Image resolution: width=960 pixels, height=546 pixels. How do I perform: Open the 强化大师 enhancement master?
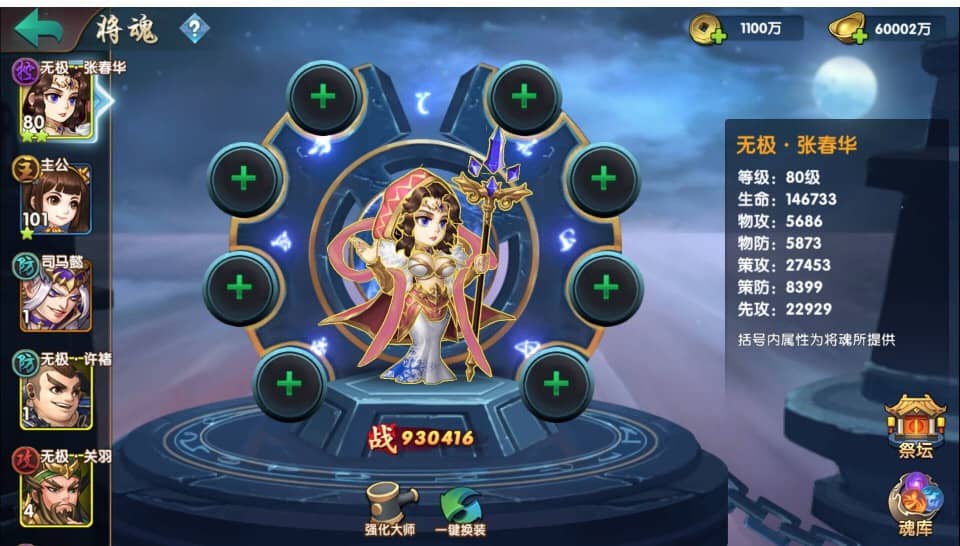pos(390,509)
